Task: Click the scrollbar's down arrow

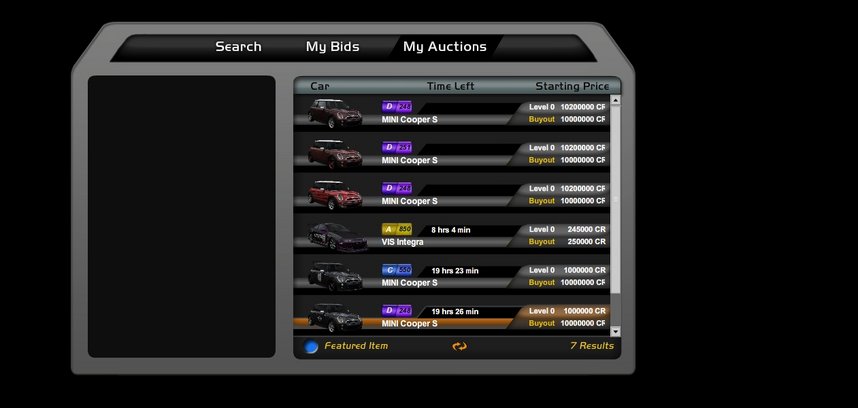Action: click(615, 331)
